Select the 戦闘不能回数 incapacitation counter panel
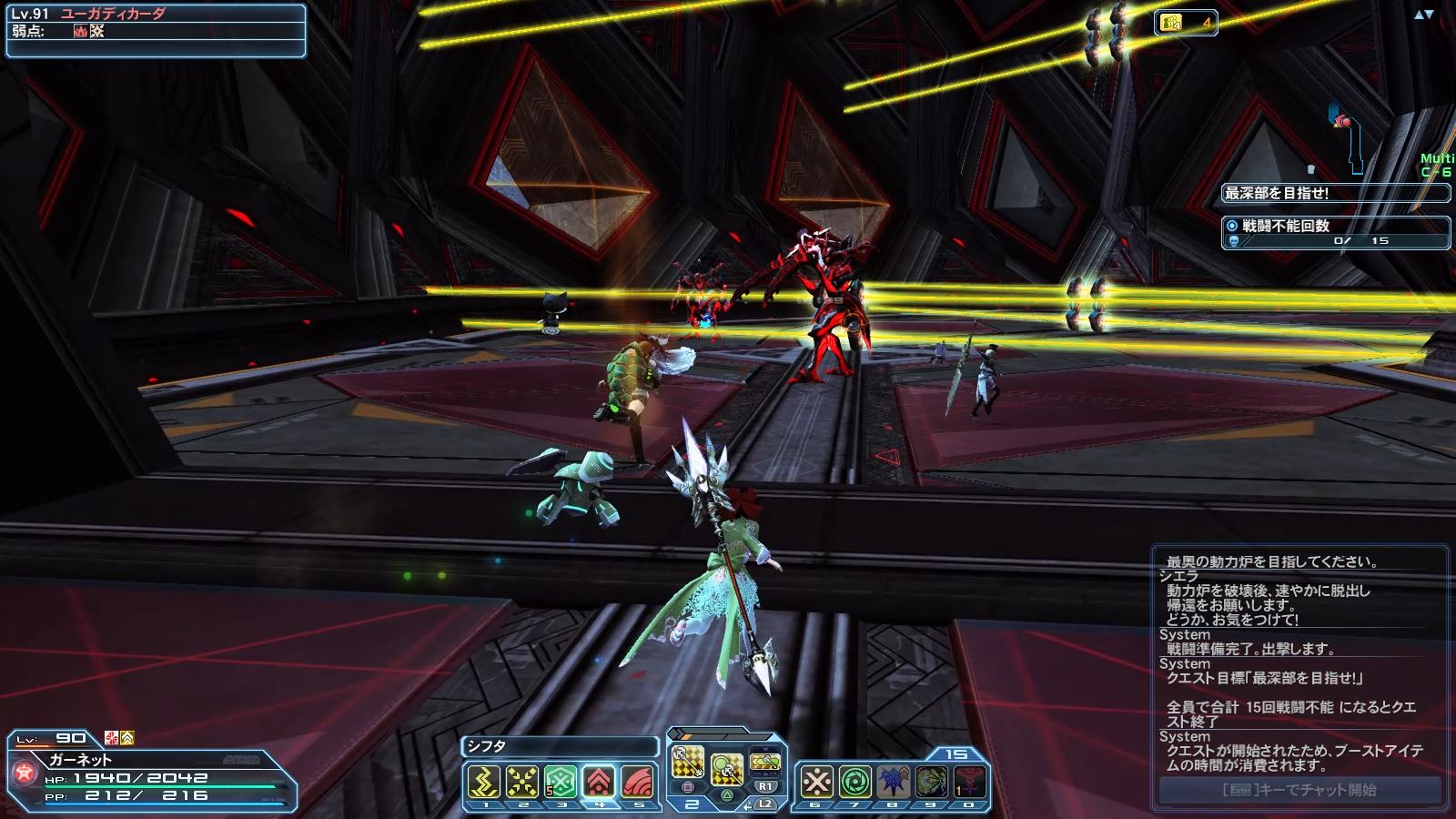Image resolution: width=1456 pixels, height=819 pixels. 1334,233
